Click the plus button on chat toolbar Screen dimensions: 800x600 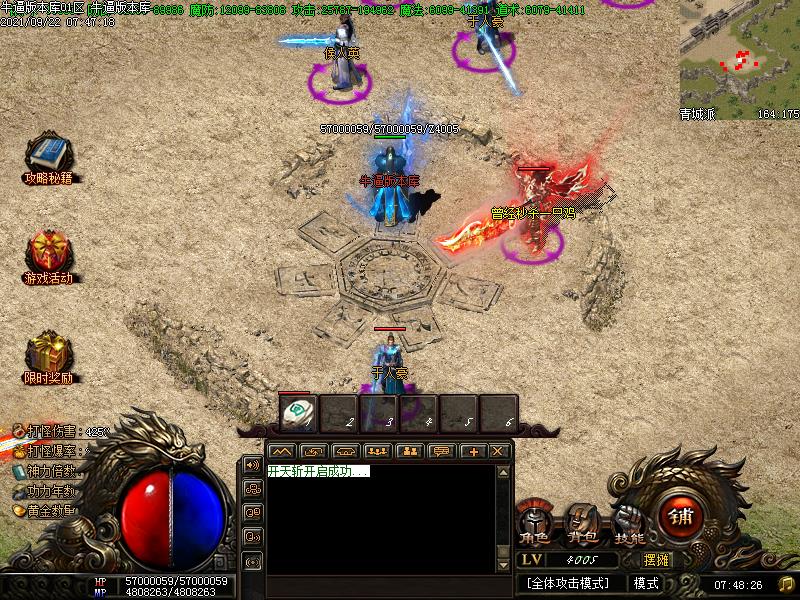[472, 452]
